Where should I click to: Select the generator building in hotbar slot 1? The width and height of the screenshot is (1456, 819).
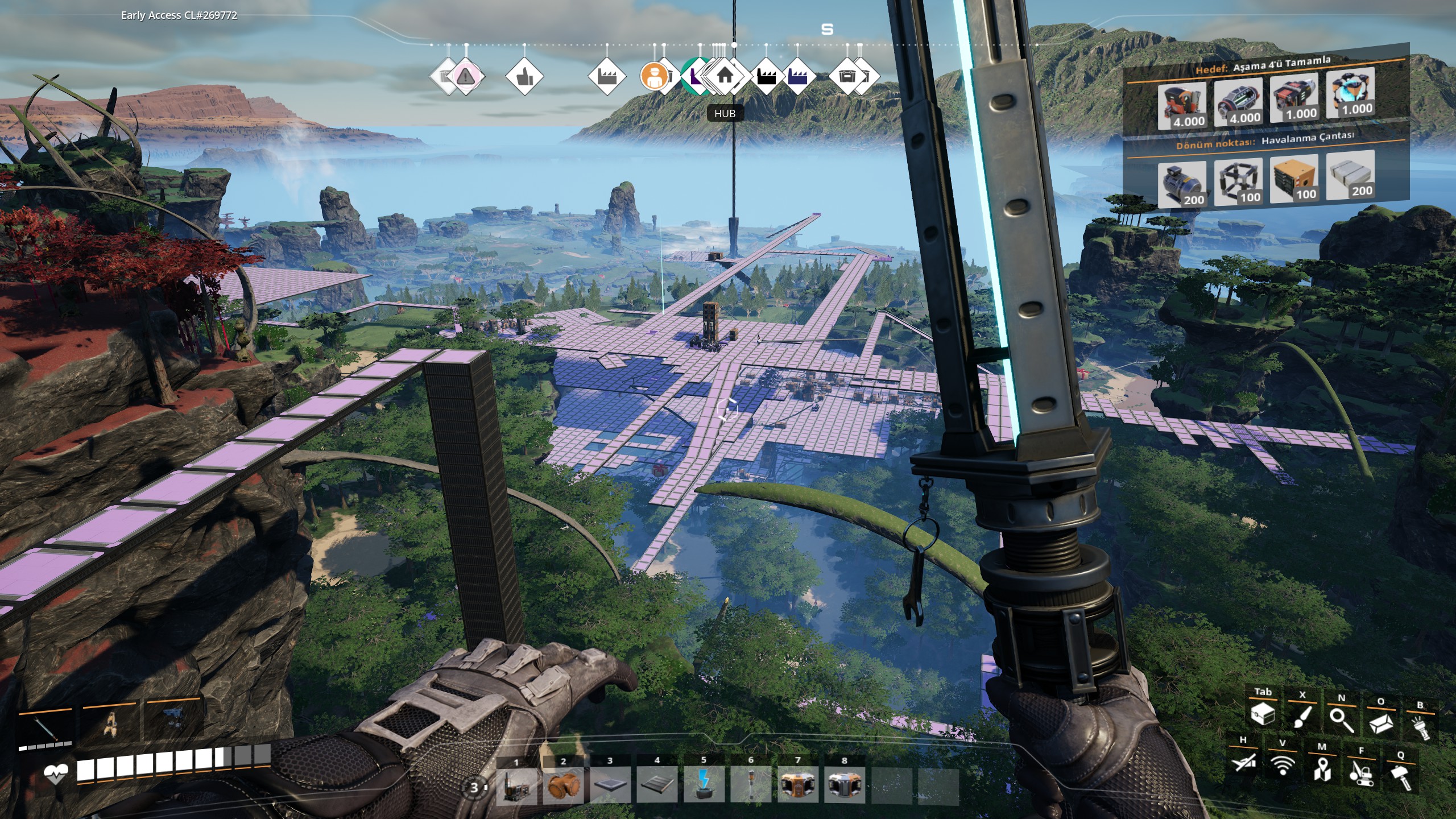[x=516, y=785]
